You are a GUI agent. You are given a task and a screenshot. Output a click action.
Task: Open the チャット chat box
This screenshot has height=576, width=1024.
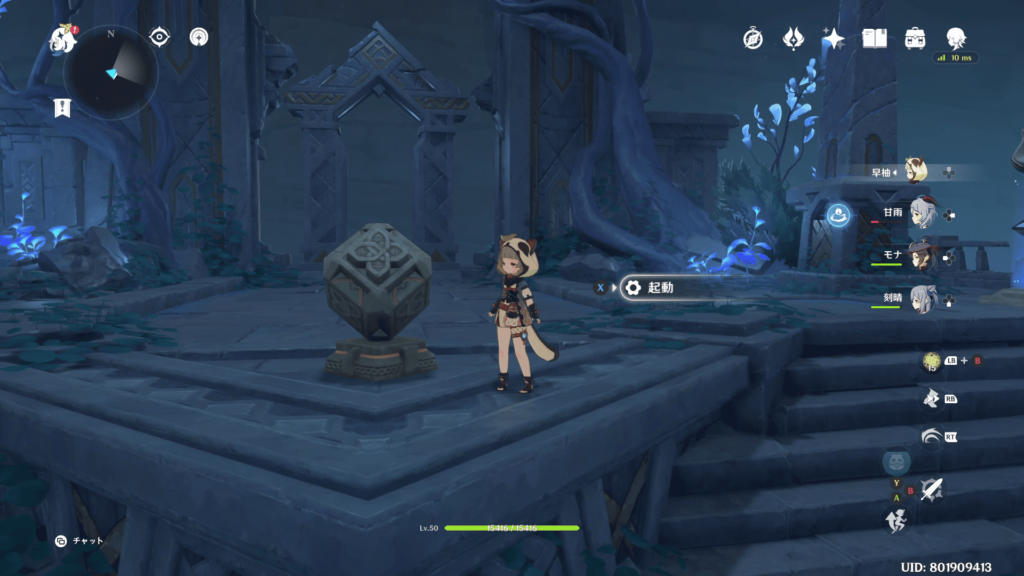(x=80, y=541)
